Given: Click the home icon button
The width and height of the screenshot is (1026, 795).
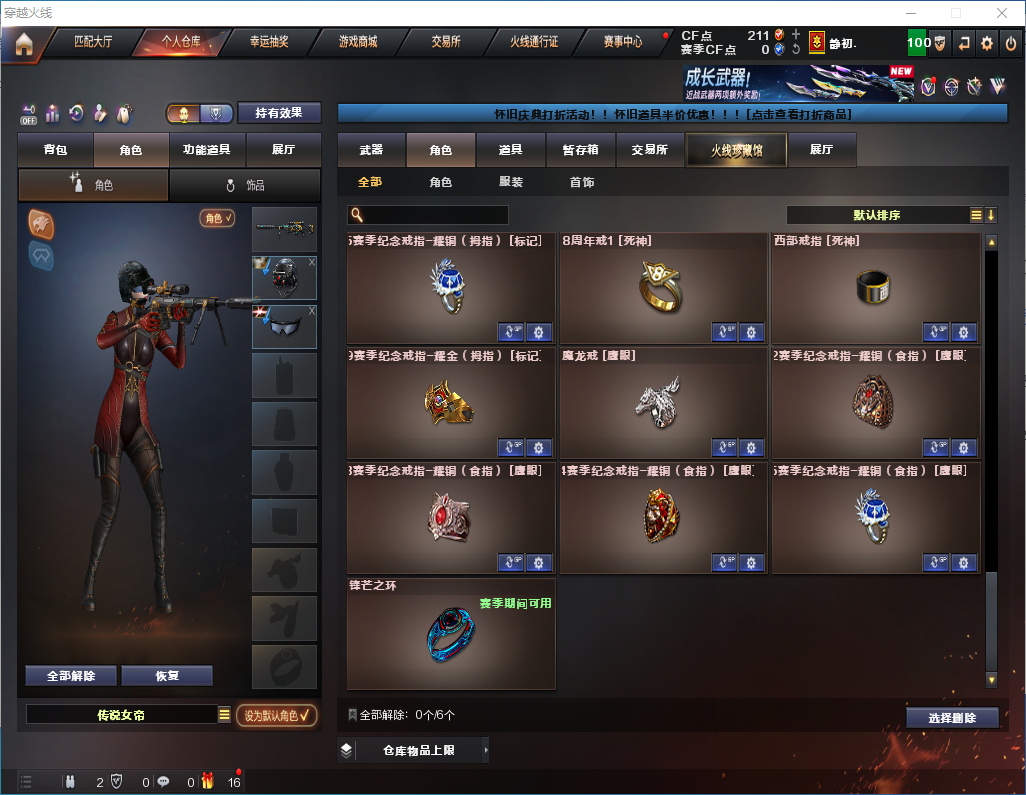Looking at the screenshot, I should [x=24, y=43].
